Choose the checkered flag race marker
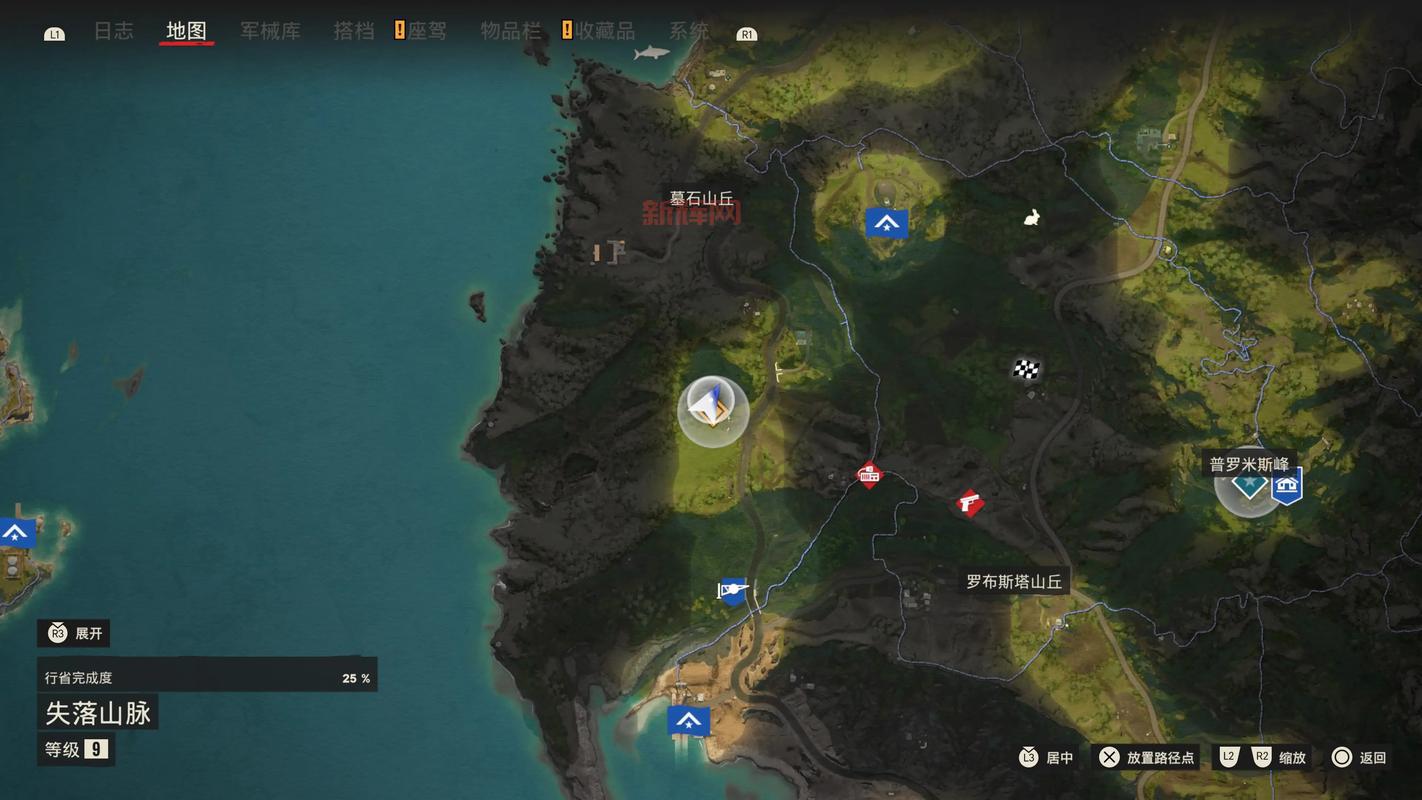The width and height of the screenshot is (1422, 800). (x=1026, y=369)
